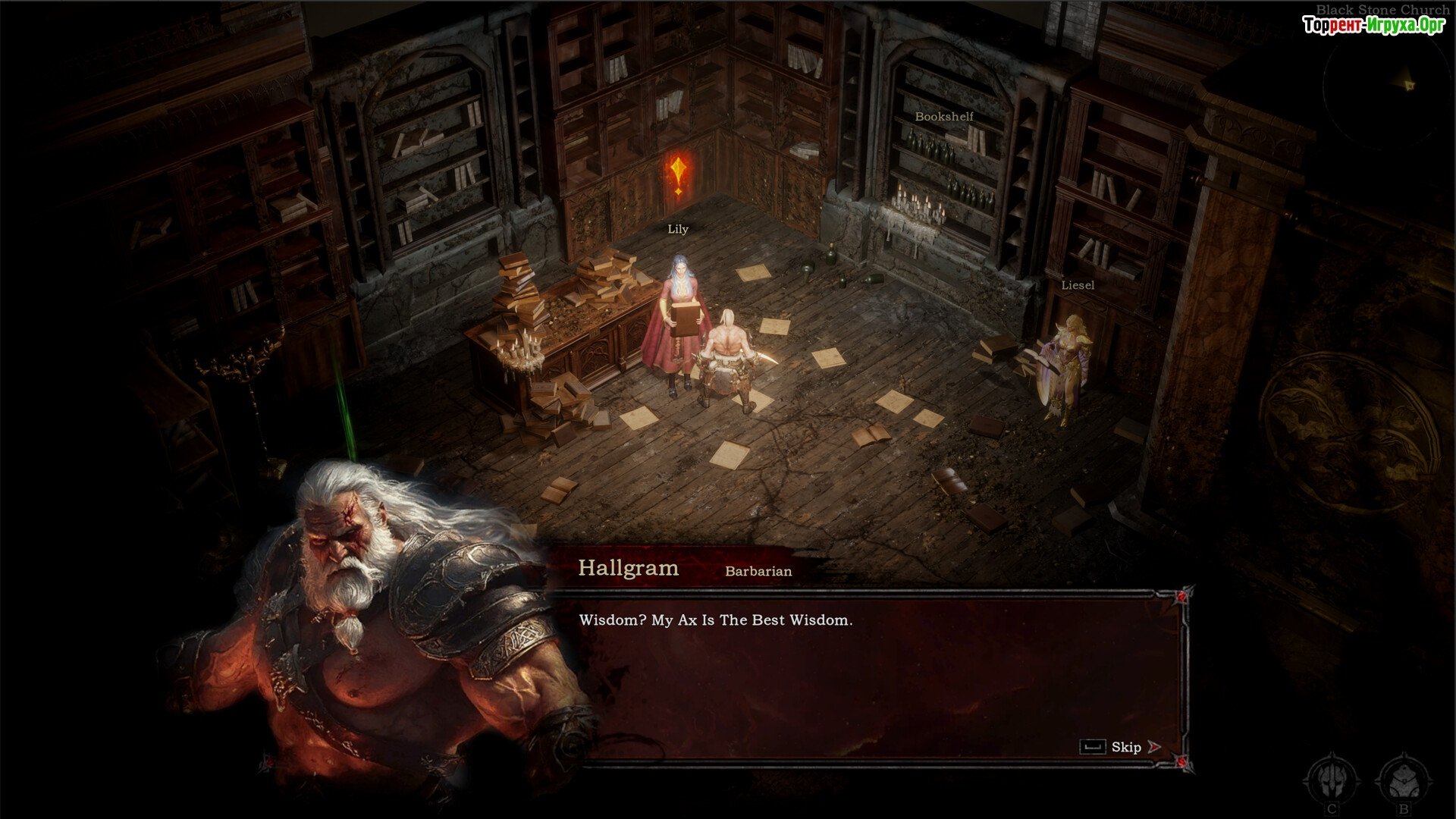Click the Торрент-Игруха.Орг watermark
This screenshot has width=1456, height=819.
(1373, 25)
